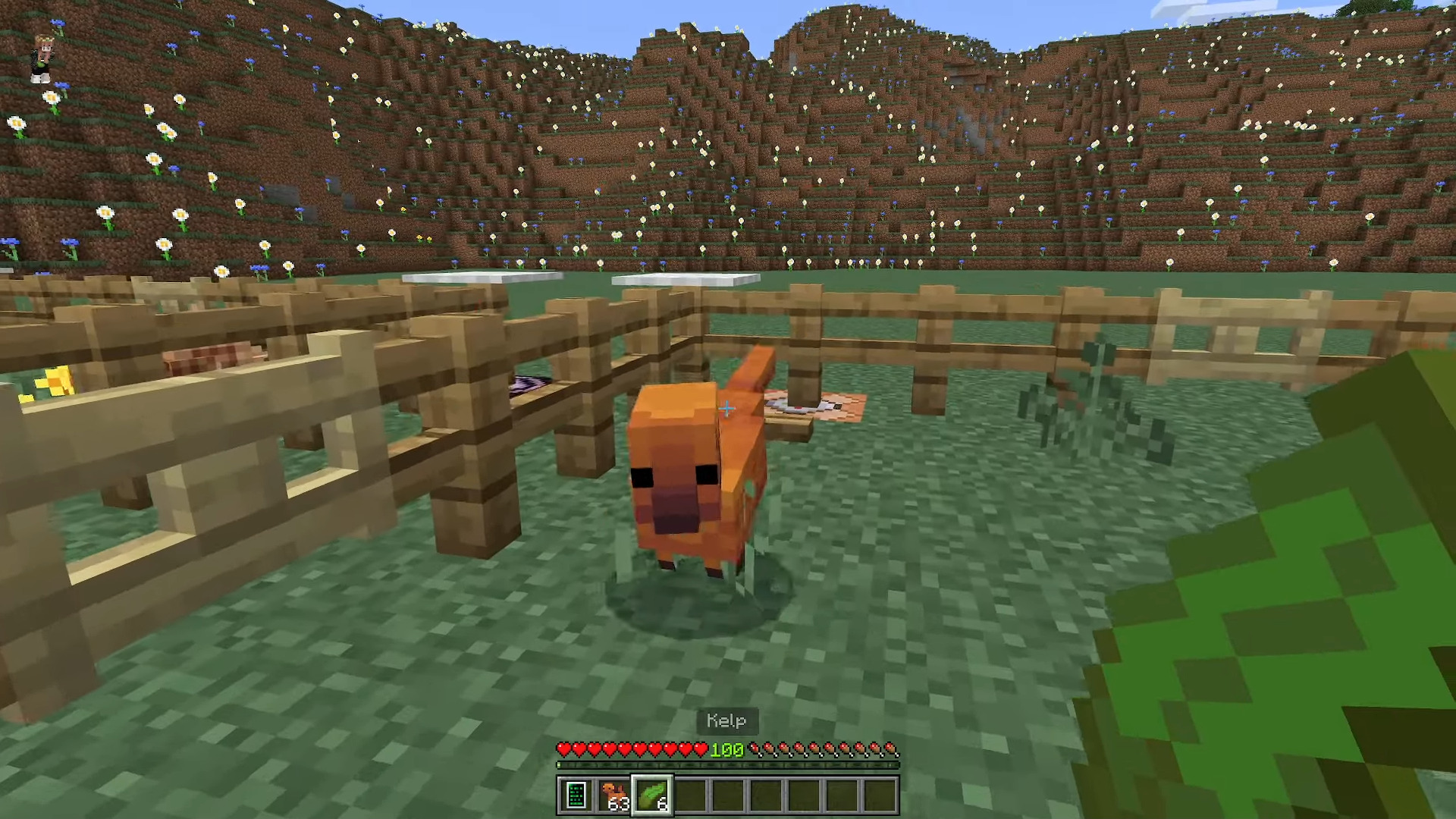Click the distant player on the flowery hillside
The width and height of the screenshot is (1456, 819).
[43, 57]
